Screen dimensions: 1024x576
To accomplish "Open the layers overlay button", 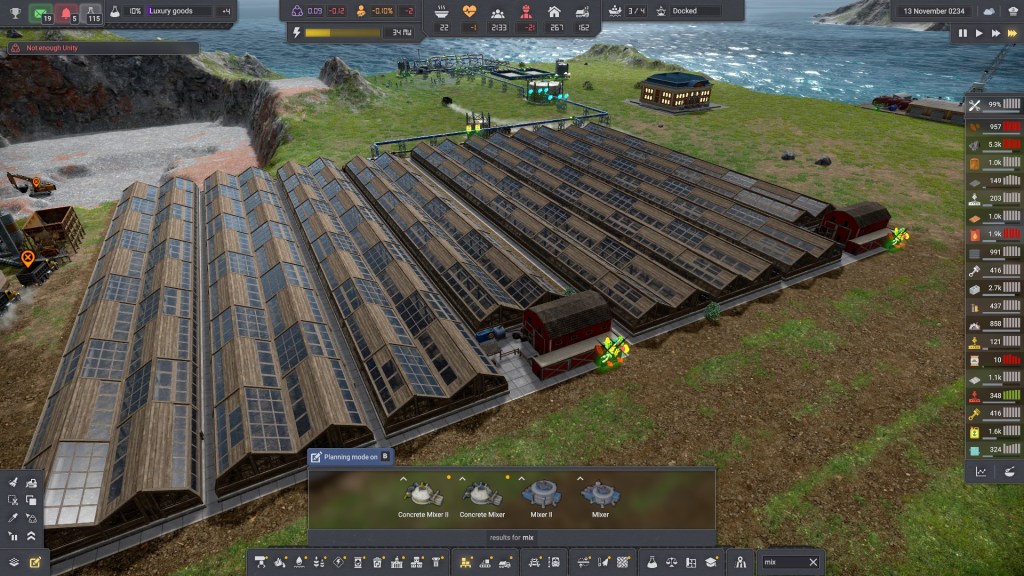I will [14, 563].
